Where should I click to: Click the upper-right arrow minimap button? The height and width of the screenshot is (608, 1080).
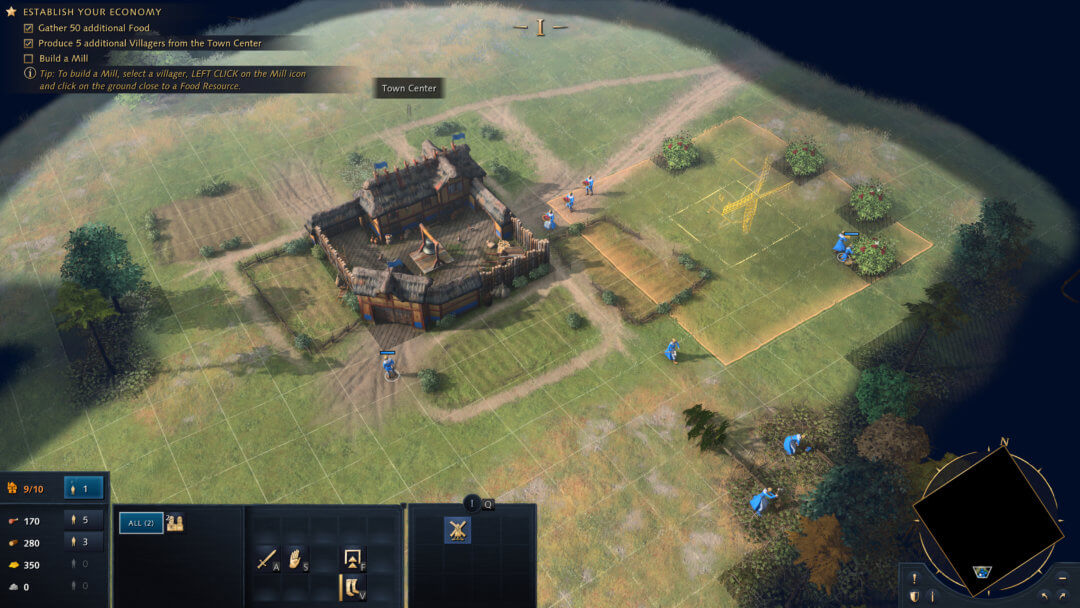(x=1061, y=596)
